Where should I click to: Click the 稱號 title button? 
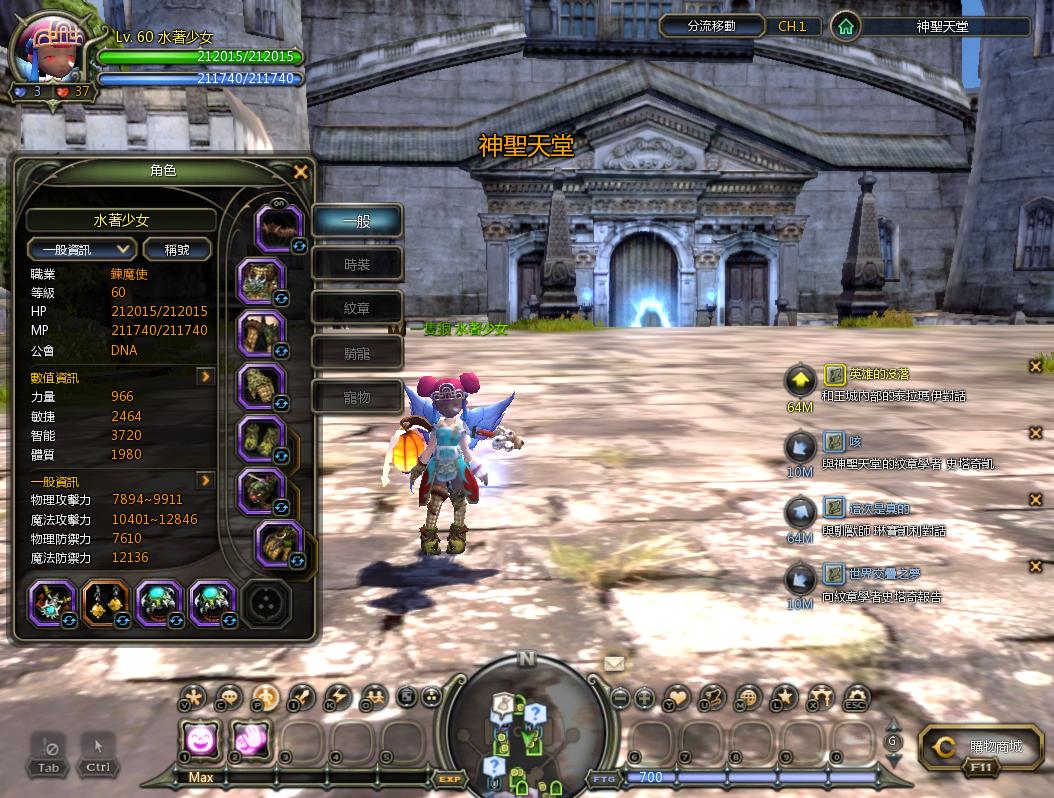coord(178,249)
